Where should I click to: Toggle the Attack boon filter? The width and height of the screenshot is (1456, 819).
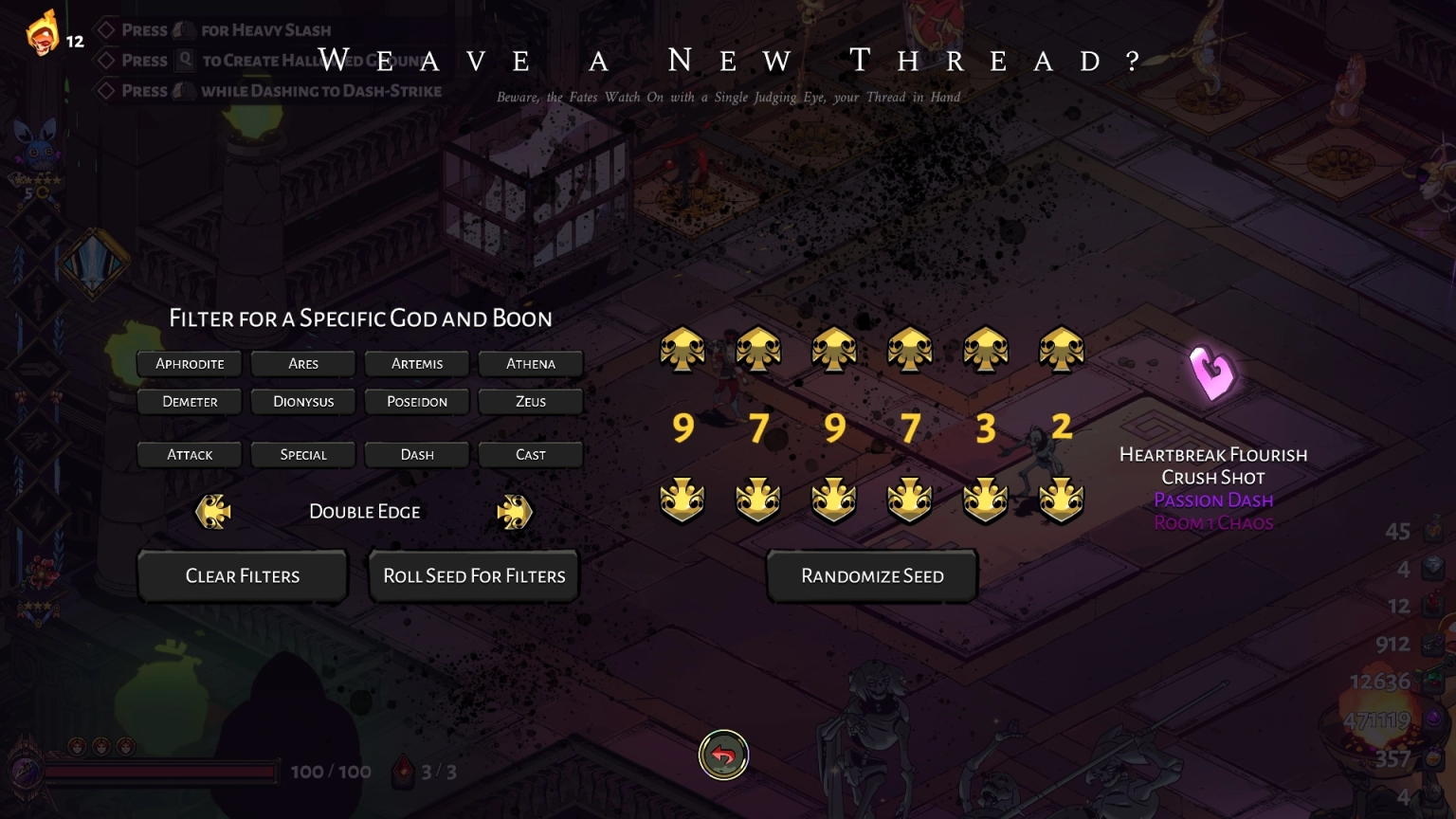coord(189,454)
